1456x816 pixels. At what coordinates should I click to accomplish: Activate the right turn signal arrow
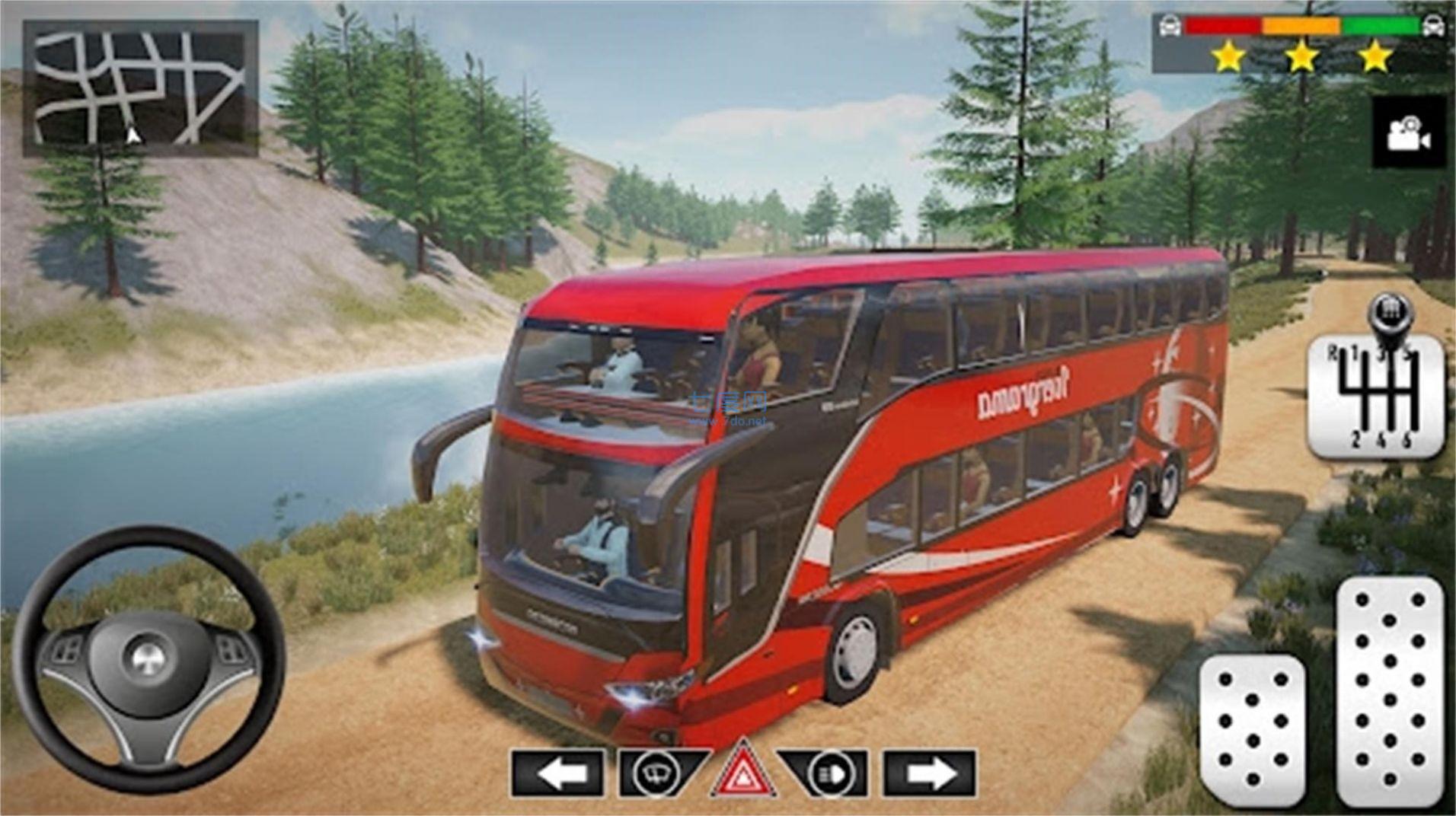point(929,773)
